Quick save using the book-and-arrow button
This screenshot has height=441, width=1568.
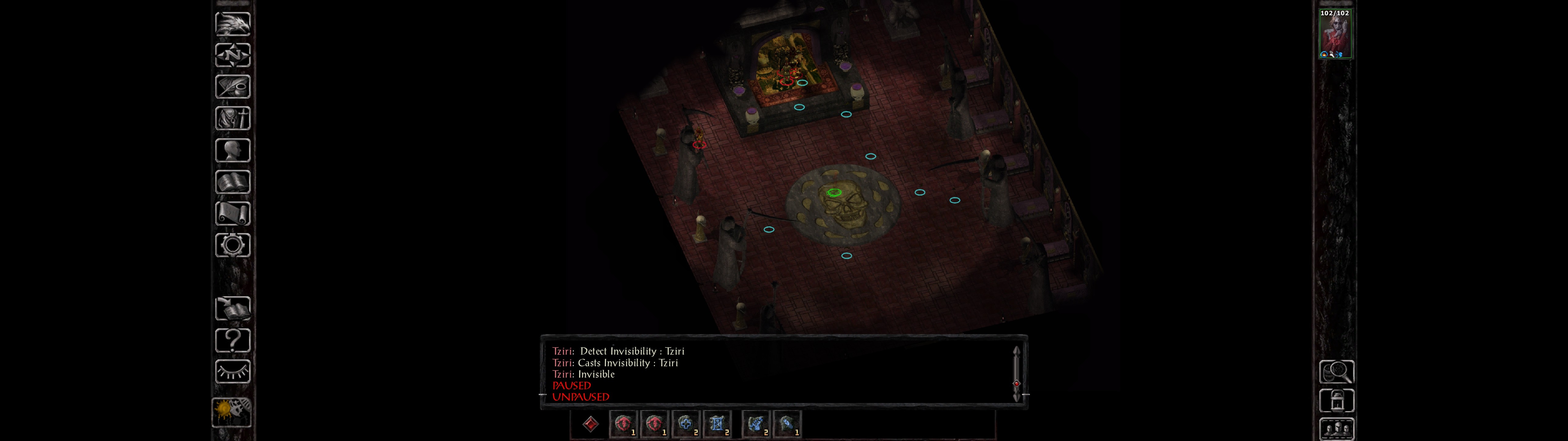click(x=232, y=308)
